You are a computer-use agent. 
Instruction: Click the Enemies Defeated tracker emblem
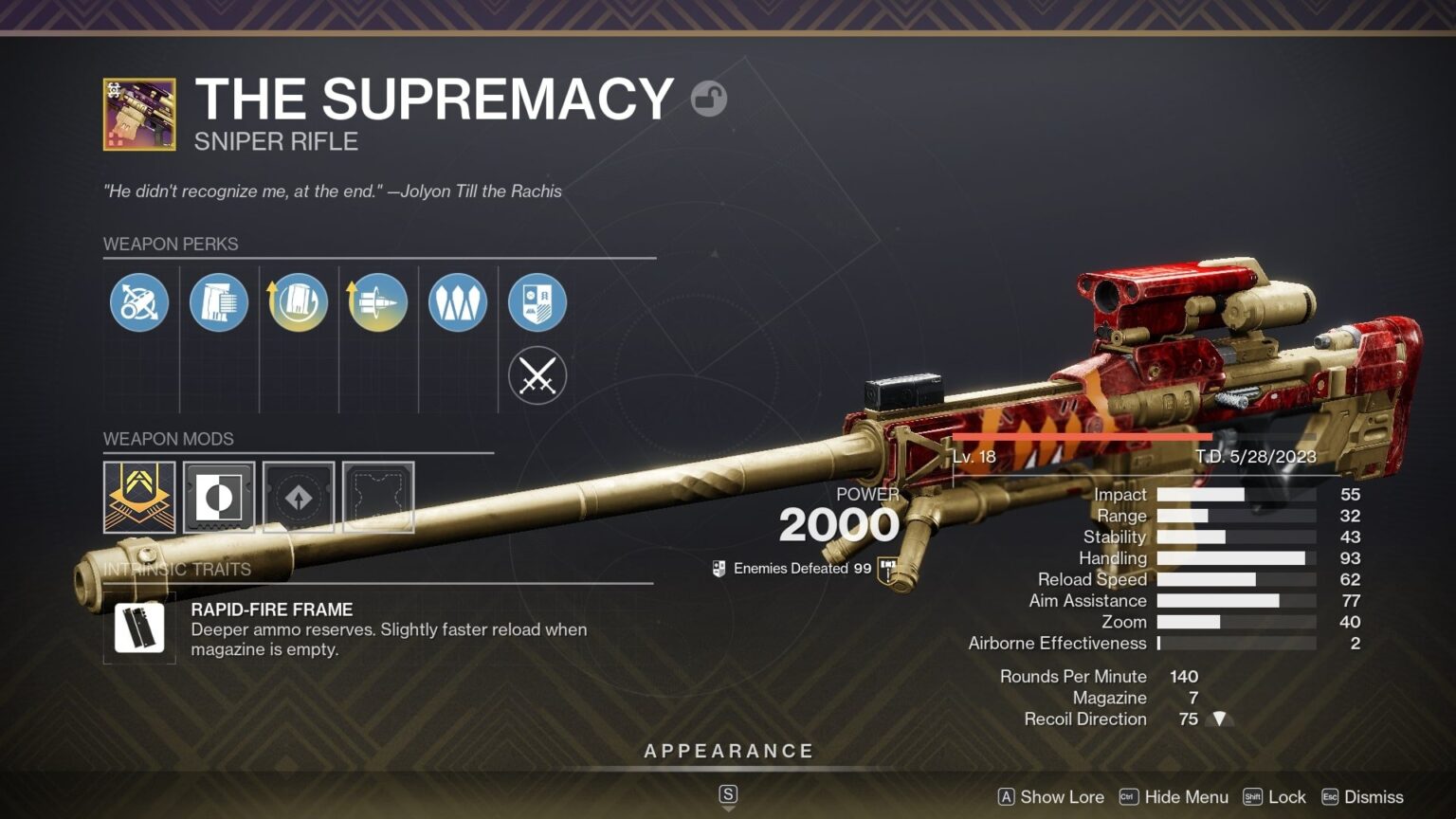pos(718,568)
